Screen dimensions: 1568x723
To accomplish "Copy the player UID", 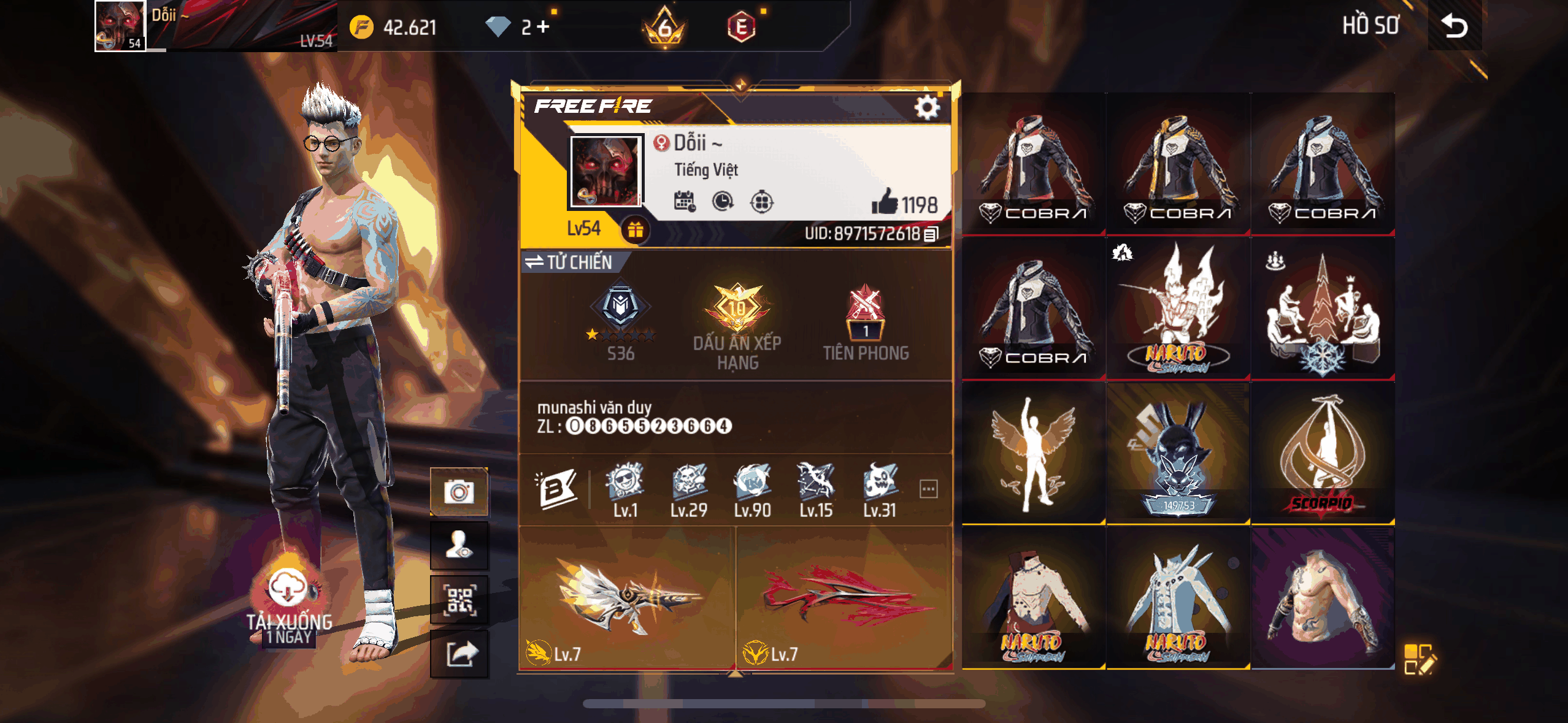I will click(x=931, y=234).
